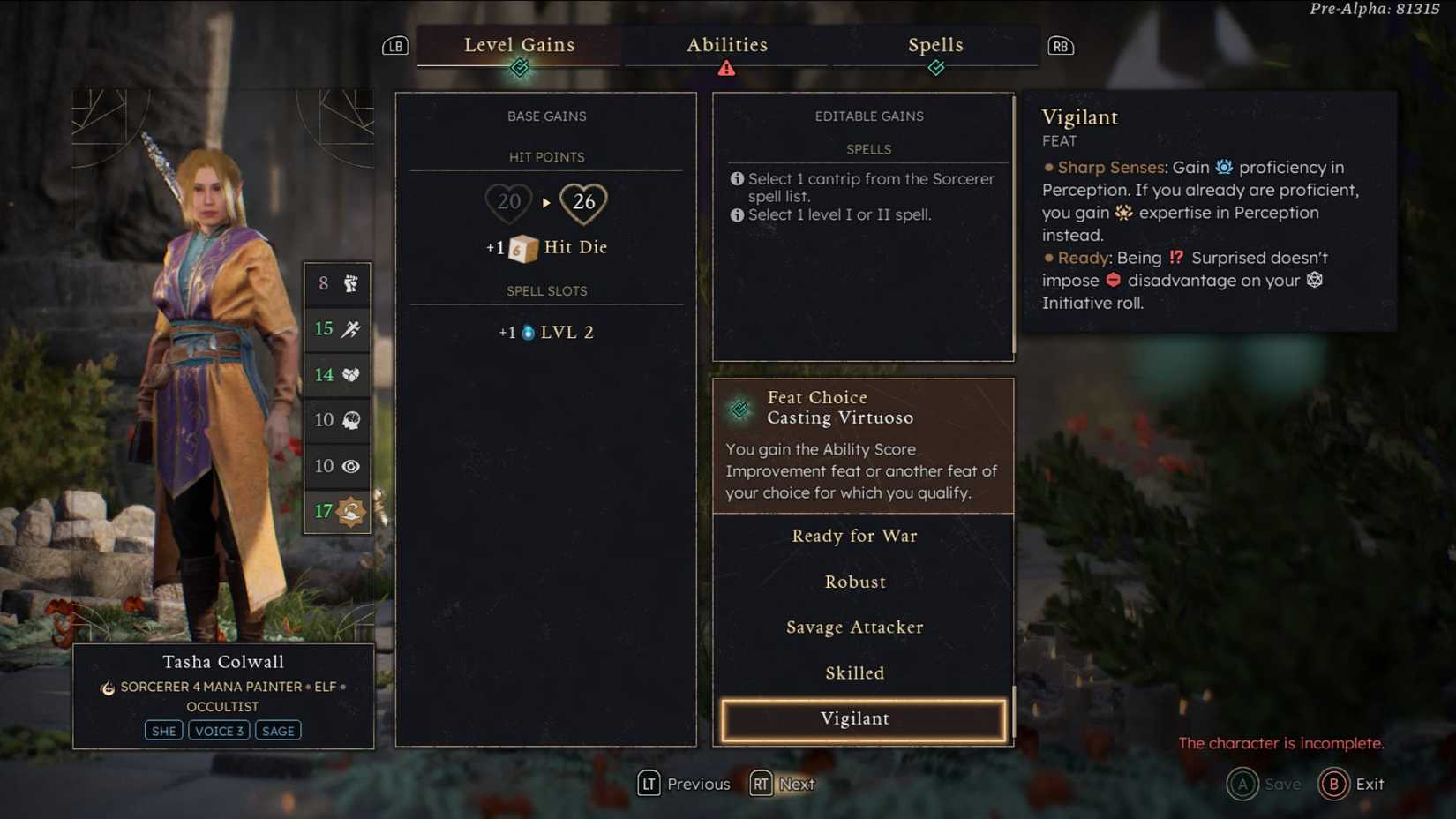Viewport: 1456px width, 819px height.
Task: Click the level 2 spell slot orb icon
Action: click(x=529, y=331)
